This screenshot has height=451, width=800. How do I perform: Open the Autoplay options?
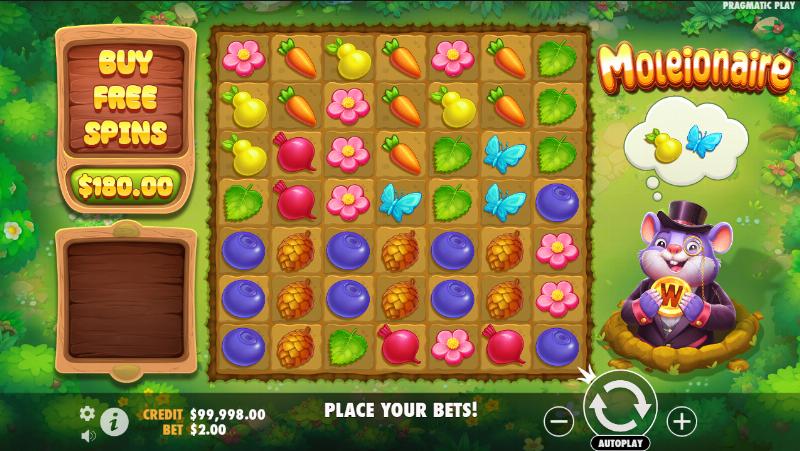[620, 442]
